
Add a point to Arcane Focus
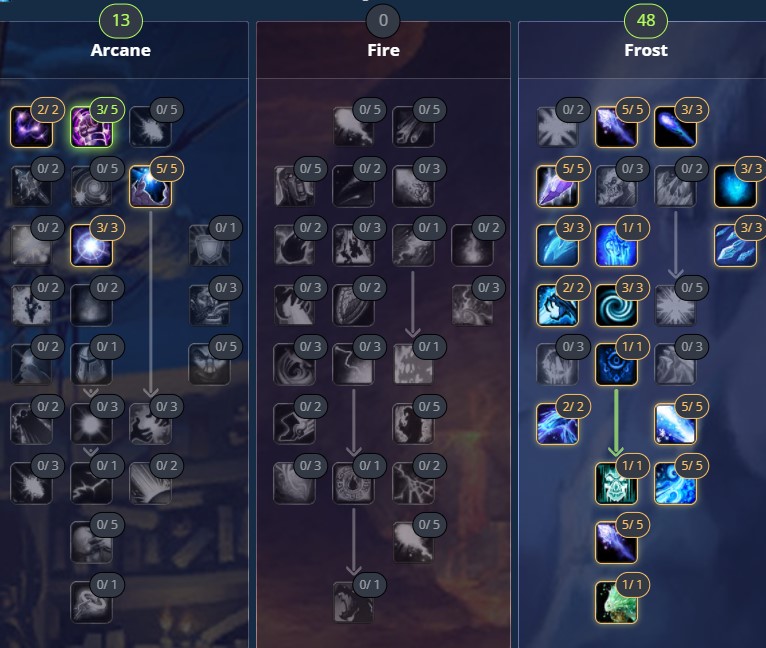(x=90, y=127)
